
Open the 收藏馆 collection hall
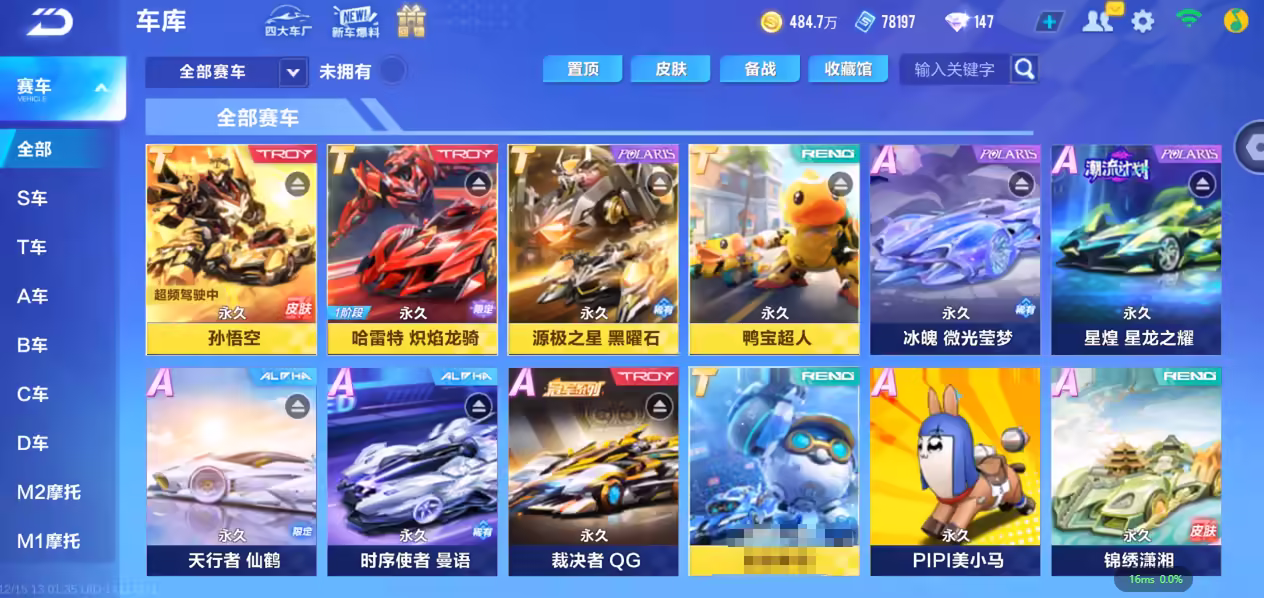848,68
